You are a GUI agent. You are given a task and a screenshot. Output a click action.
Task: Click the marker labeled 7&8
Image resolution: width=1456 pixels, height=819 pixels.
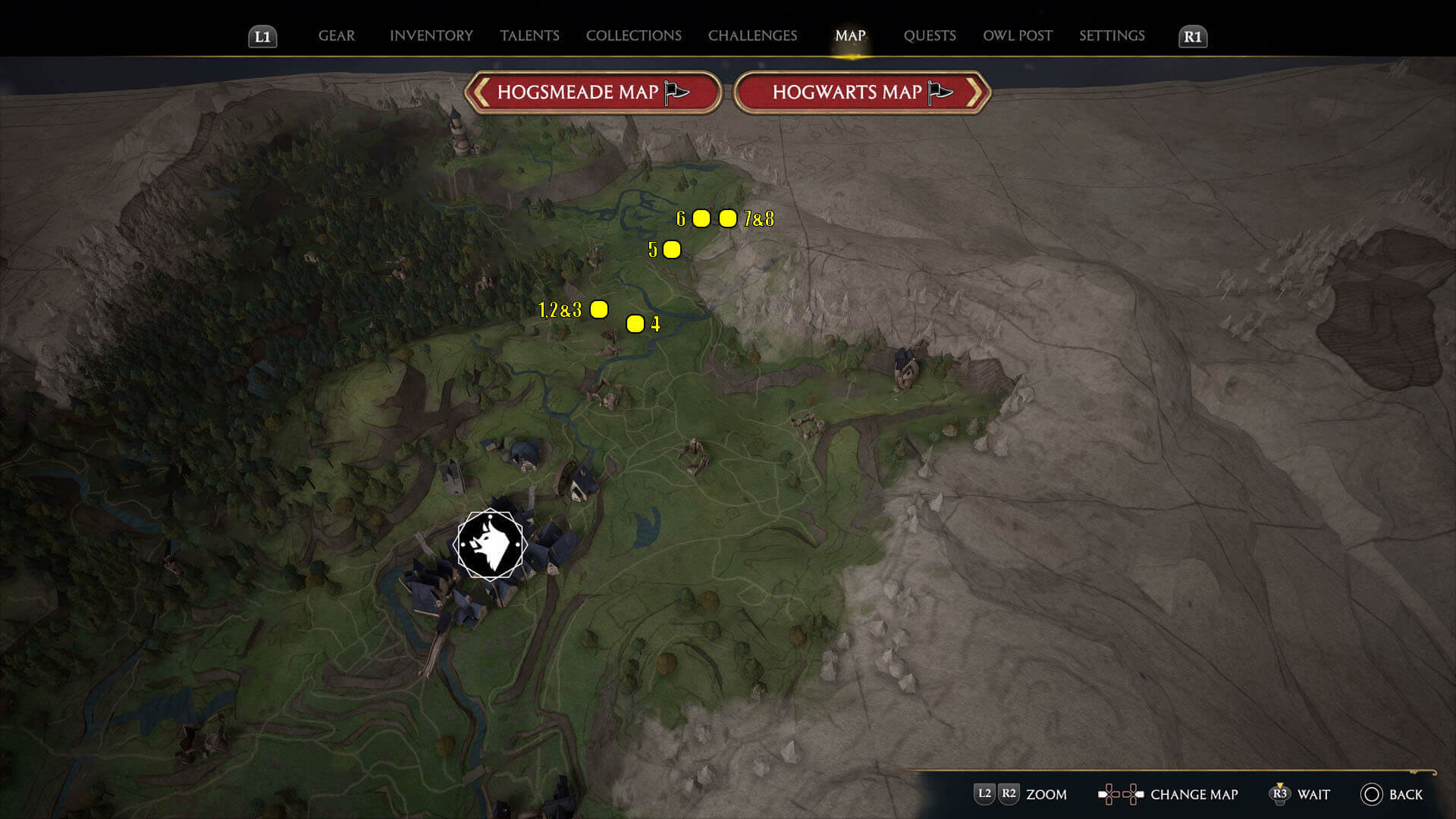pos(727,219)
